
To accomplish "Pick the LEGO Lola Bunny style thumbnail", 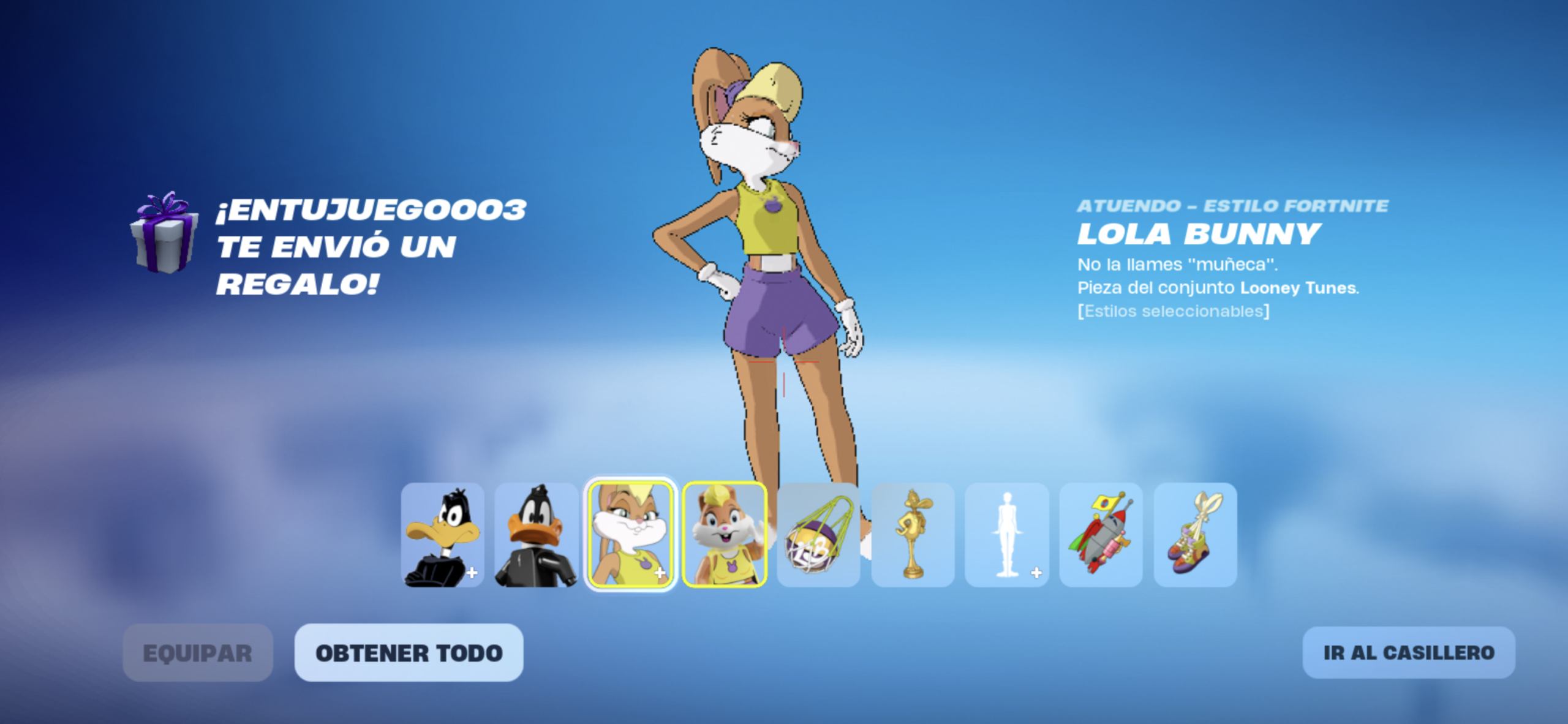I will [724, 535].
